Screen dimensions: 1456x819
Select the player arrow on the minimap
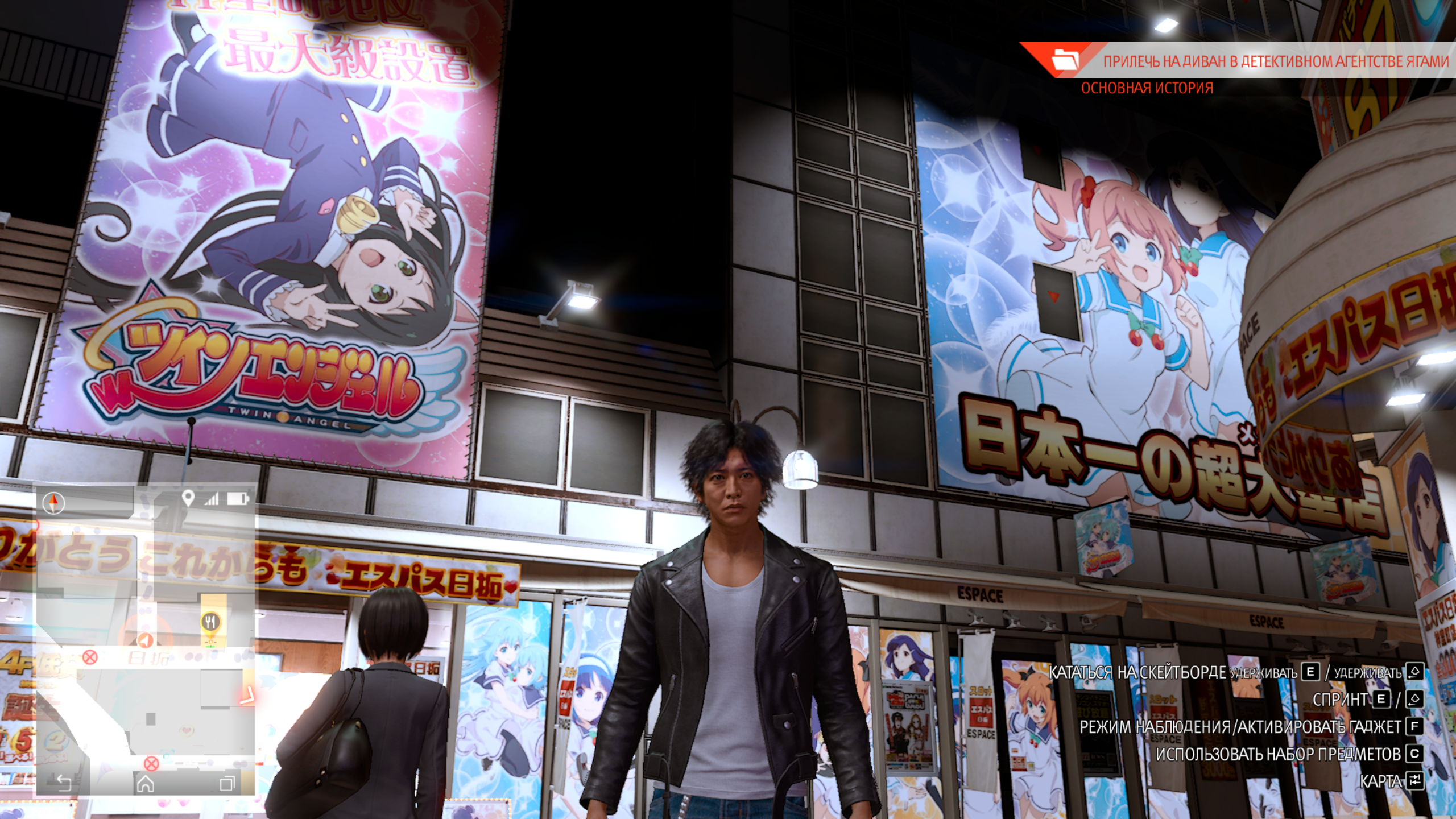tap(146, 641)
